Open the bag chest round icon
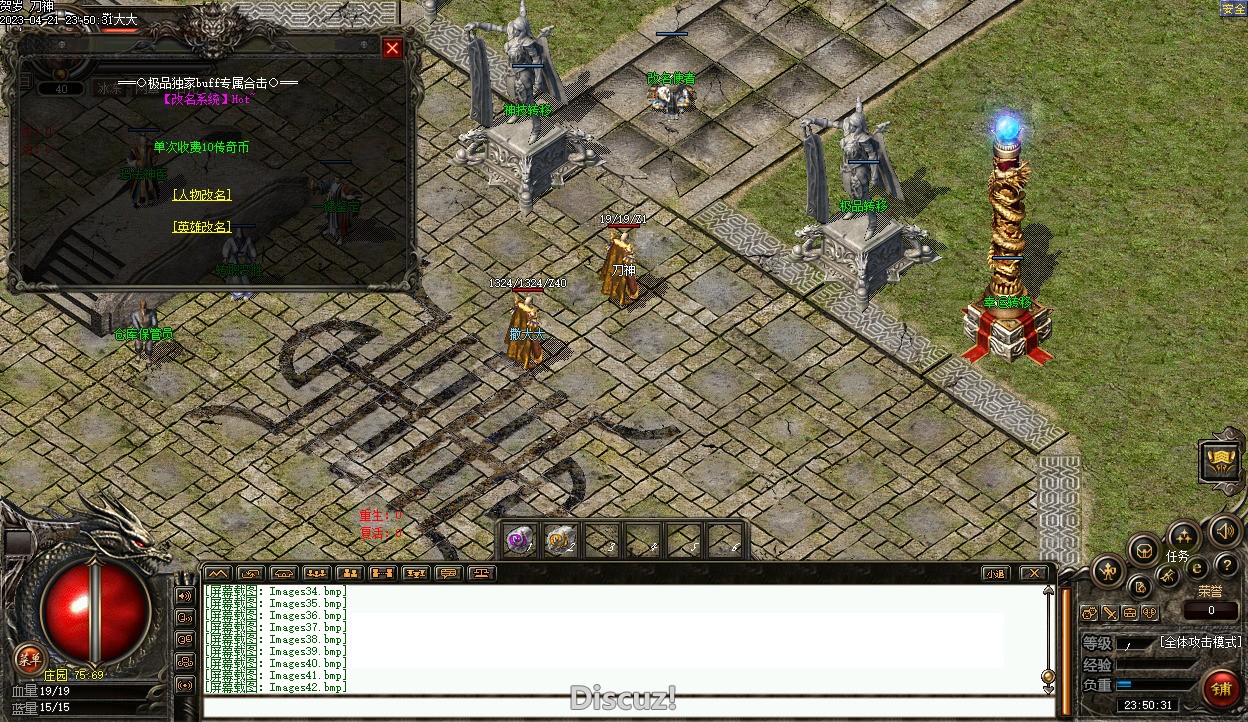 coord(1143,550)
